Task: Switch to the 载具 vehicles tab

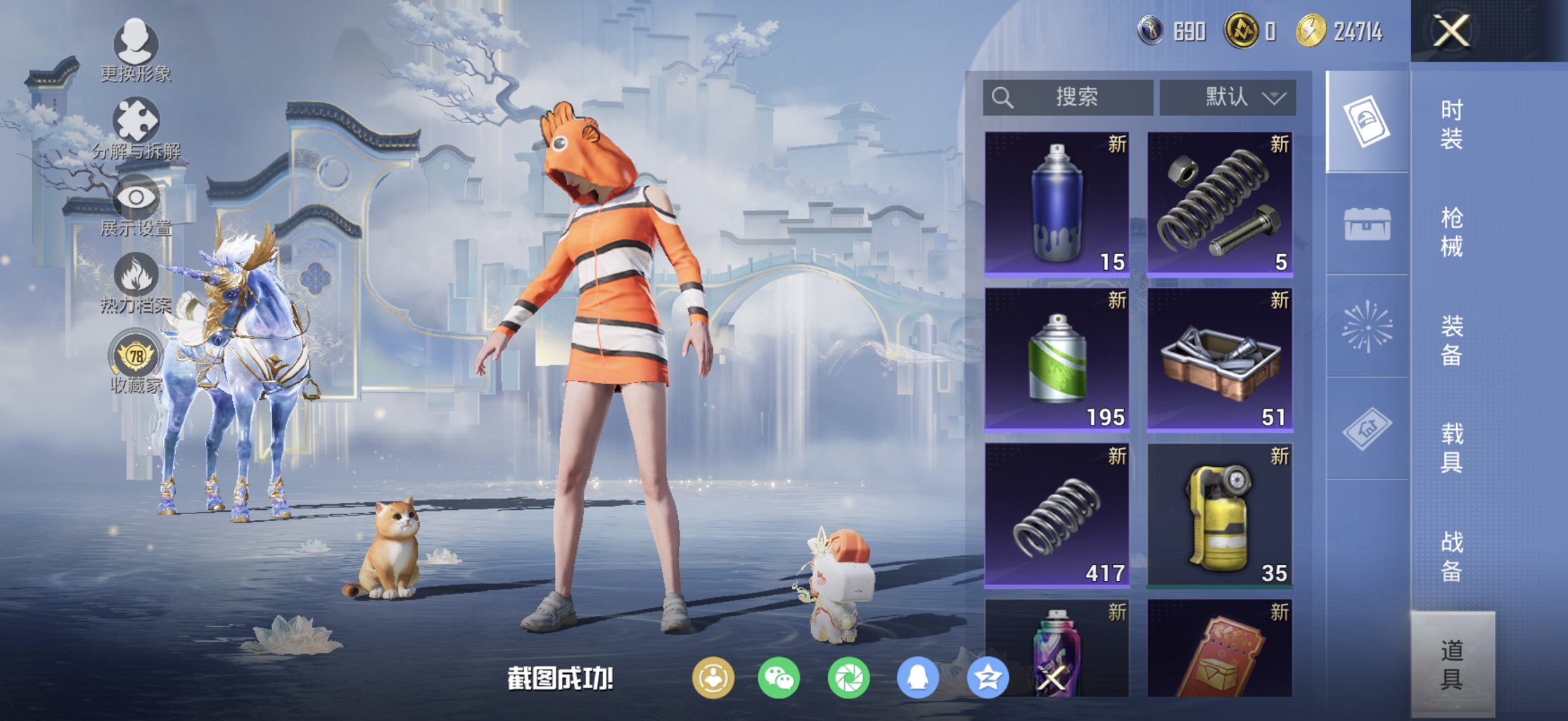Action: pos(1451,447)
